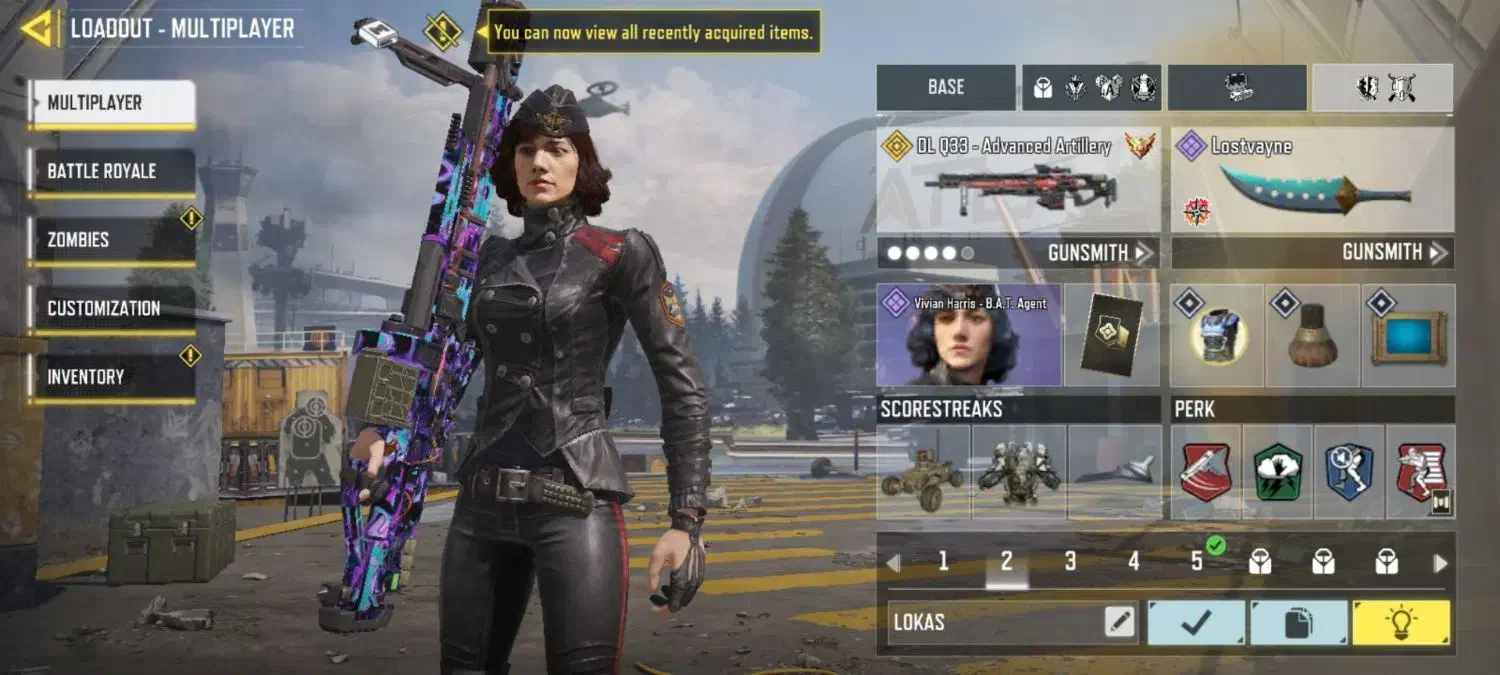The image size is (1500, 675).
Task: Select the DL Q33 Advanced Artillery weapon
Action: click(x=1018, y=180)
